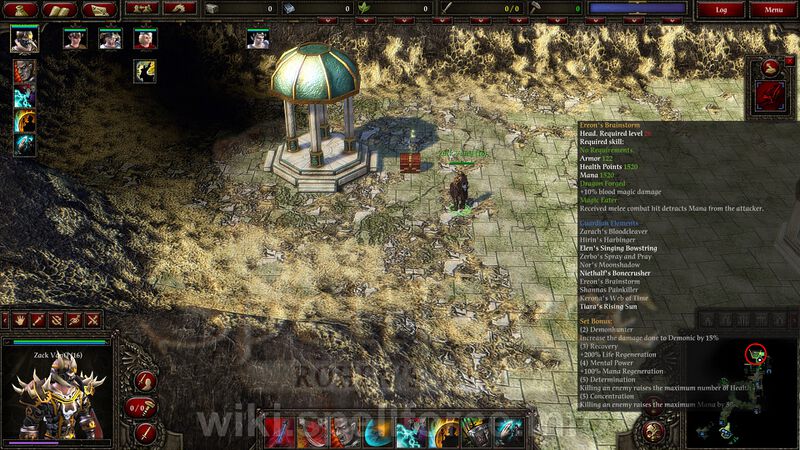The height and width of the screenshot is (450, 800).
Task: Select the main hero portrait with green bar
Action: pyautogui.click(x=24, y=38)
